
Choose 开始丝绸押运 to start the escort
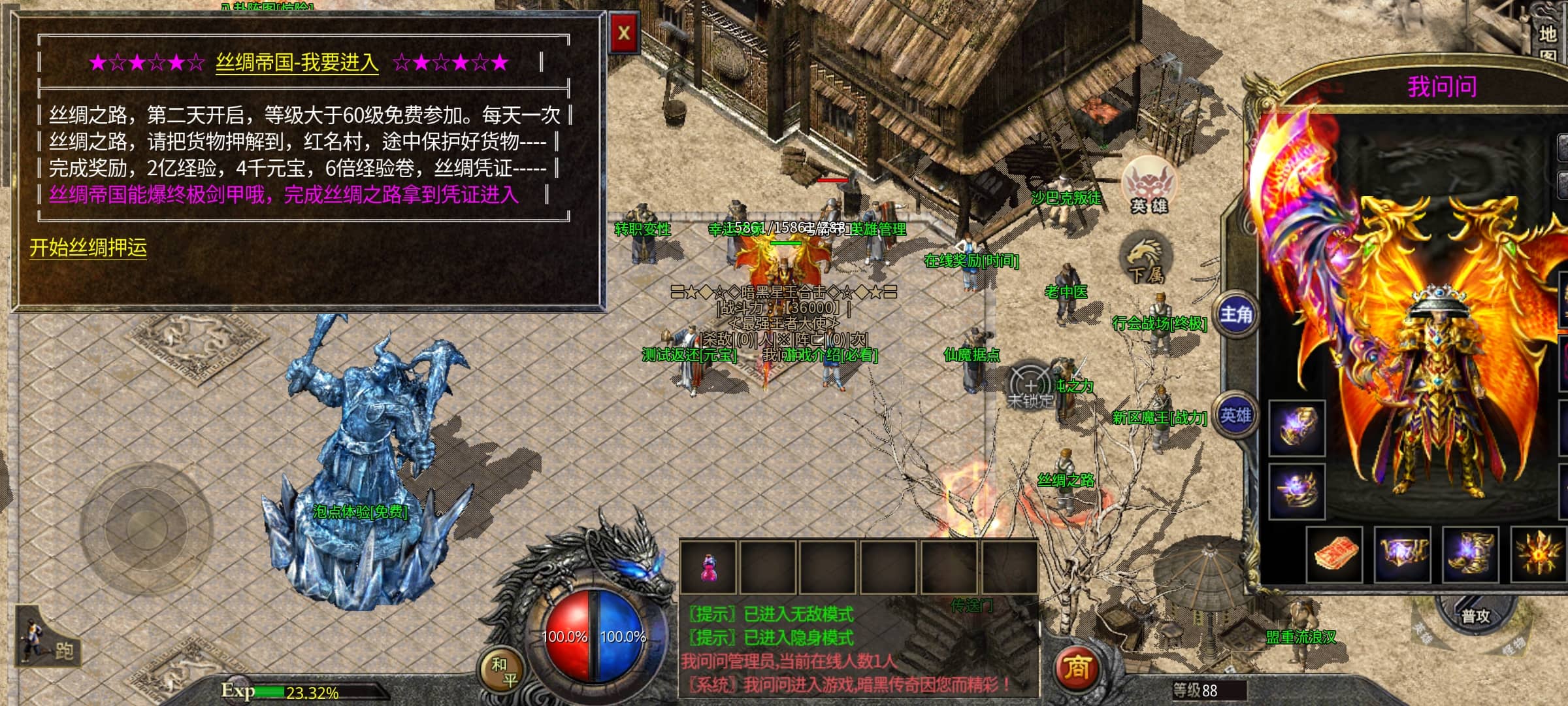click(x=88, y=248)
